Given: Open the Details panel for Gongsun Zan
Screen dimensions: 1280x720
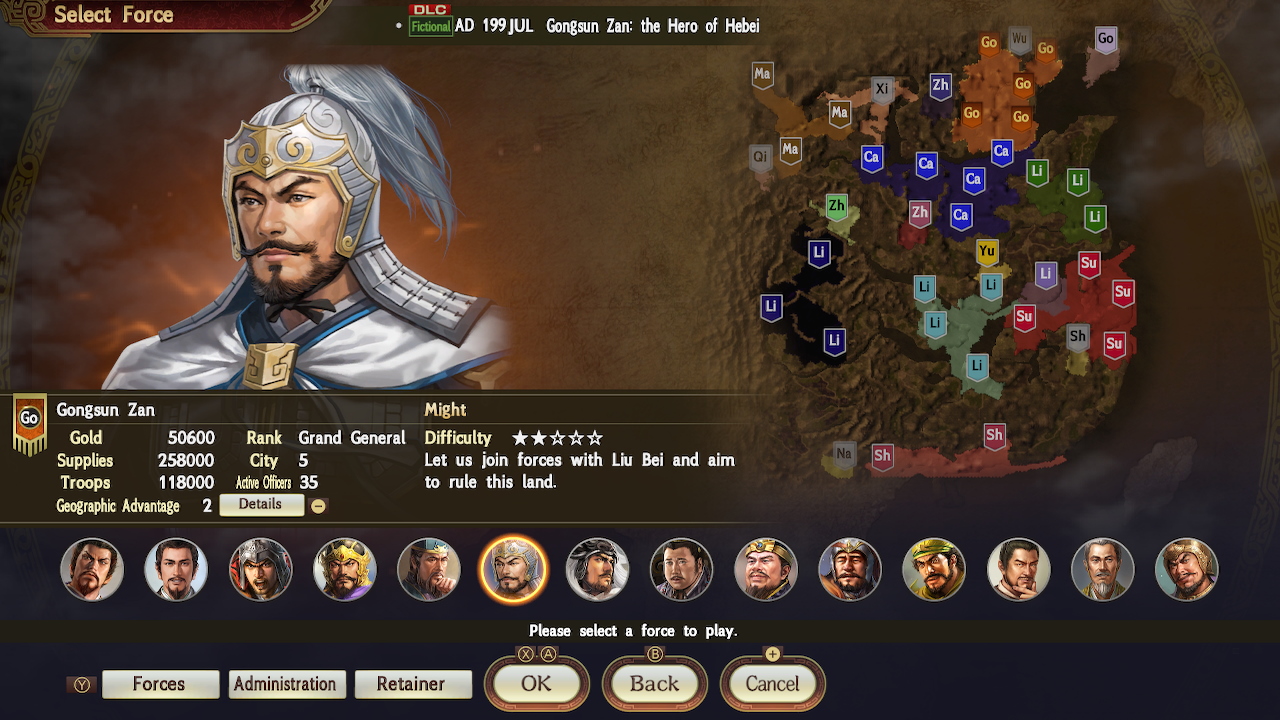Looking at the screenshot, I should point(261,505).
